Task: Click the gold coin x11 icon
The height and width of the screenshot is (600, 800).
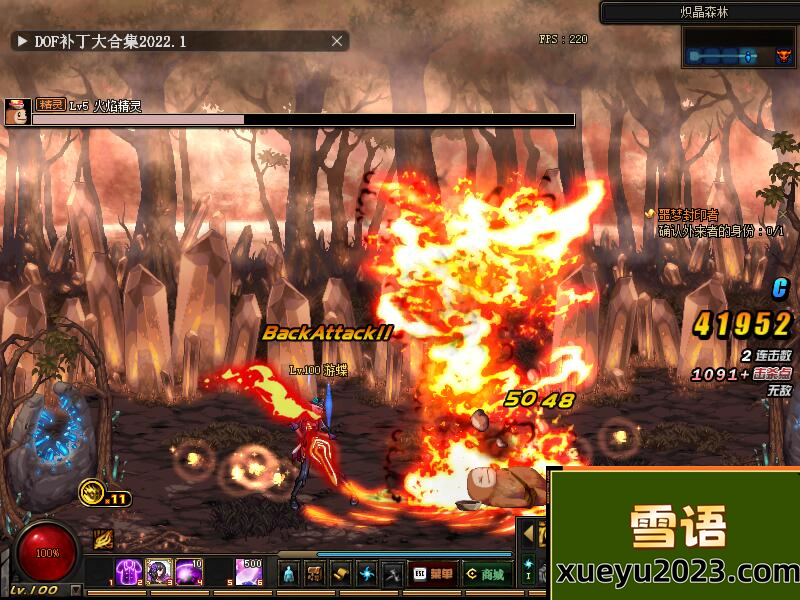Action: (x=93, y=492)
